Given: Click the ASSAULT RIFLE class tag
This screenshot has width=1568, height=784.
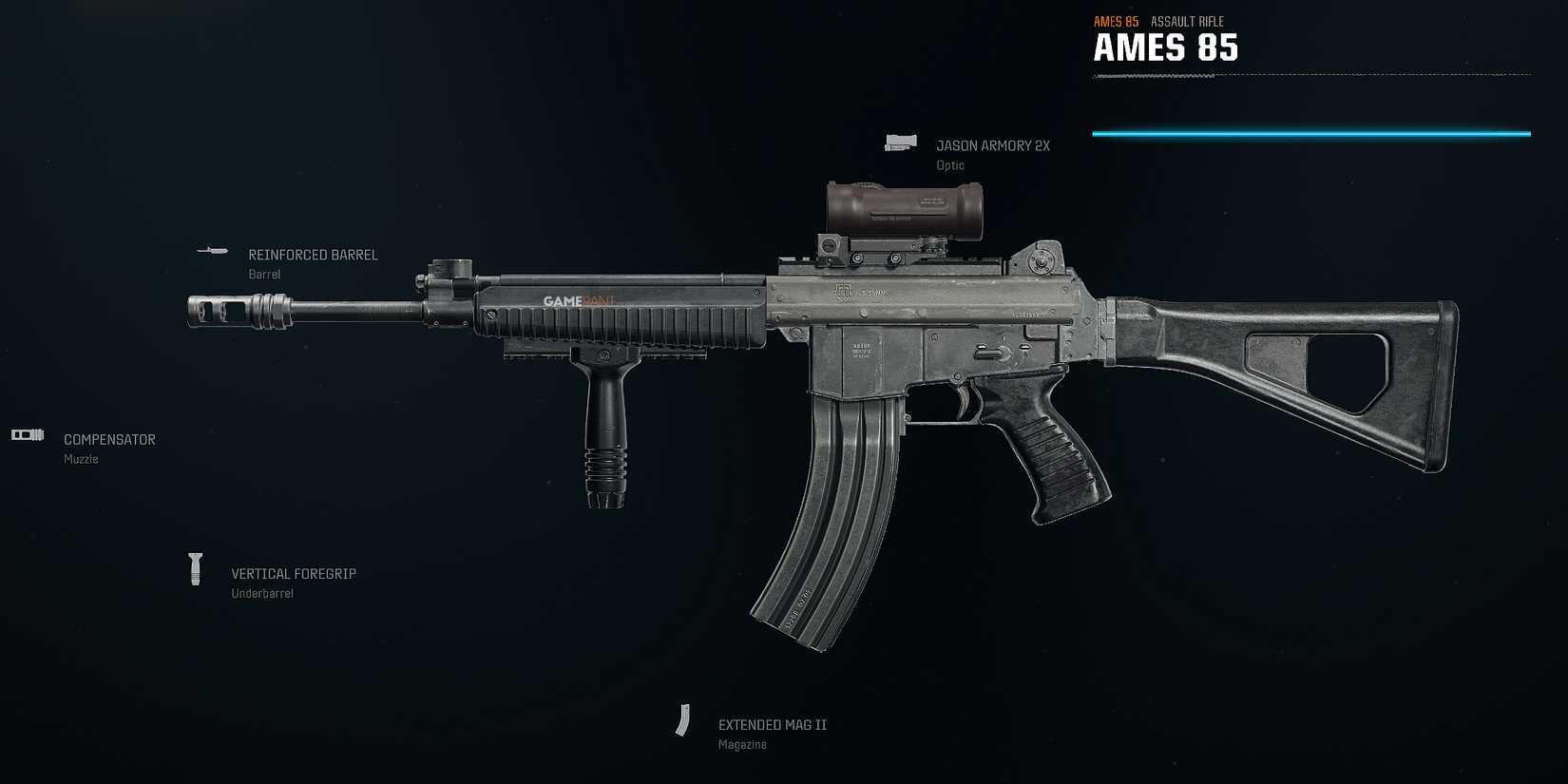Looking at the screenshot, I should 1186,21.
